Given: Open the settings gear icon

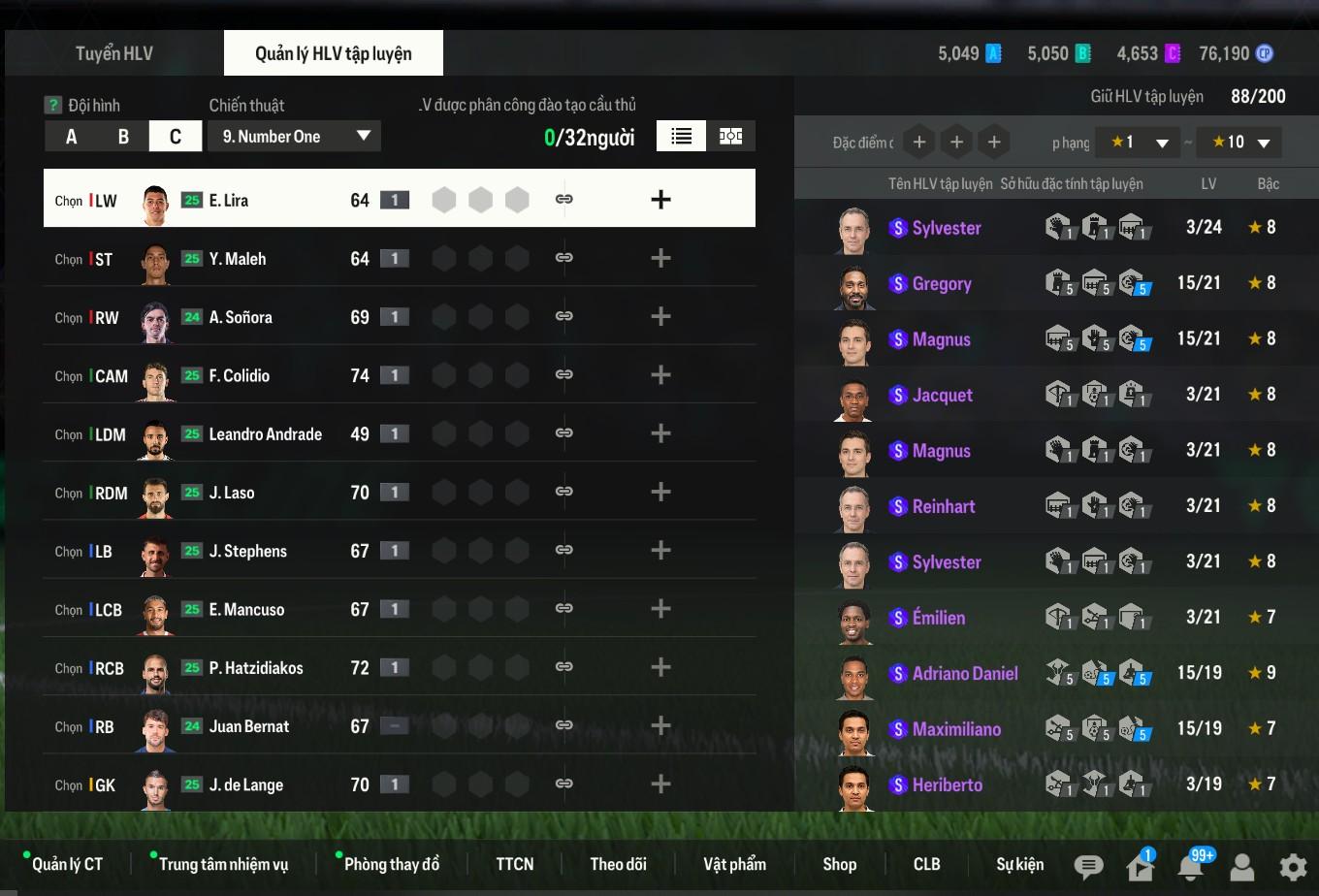Looking at the screenshot, I should pos(1292,866).
